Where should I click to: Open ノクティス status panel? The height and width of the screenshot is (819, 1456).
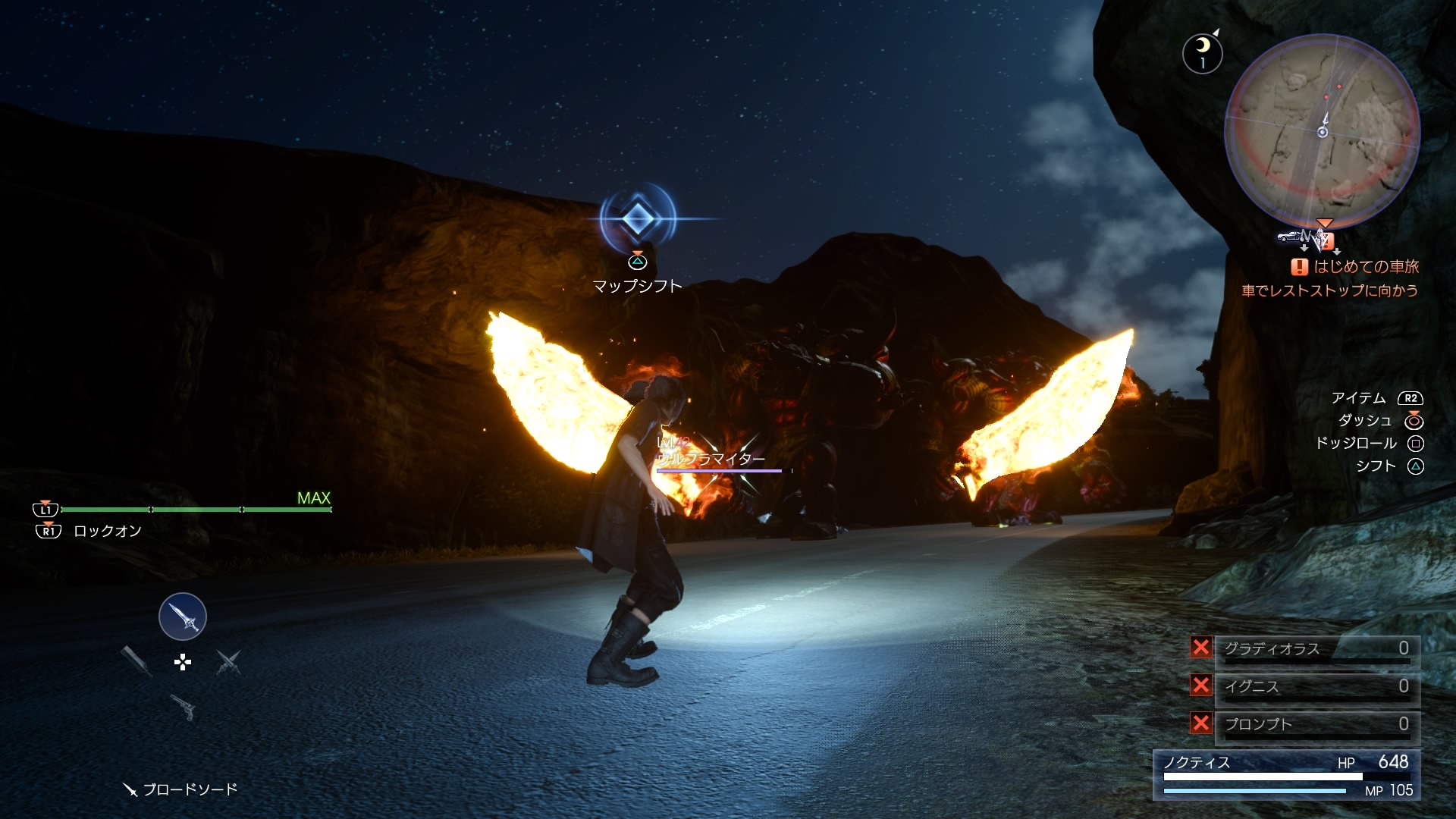[1286, 774]
